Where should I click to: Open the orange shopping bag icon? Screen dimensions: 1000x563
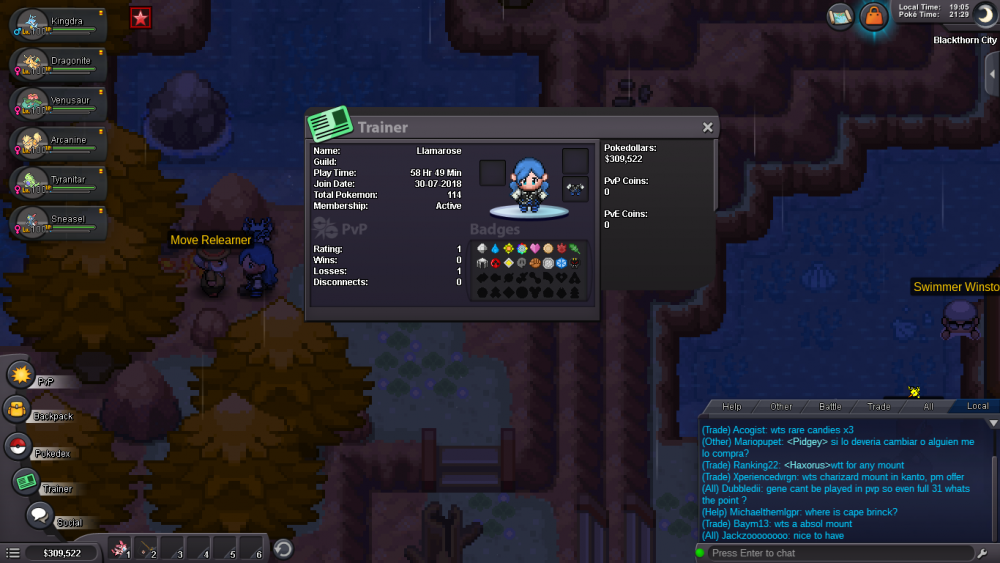coord(873,16)
